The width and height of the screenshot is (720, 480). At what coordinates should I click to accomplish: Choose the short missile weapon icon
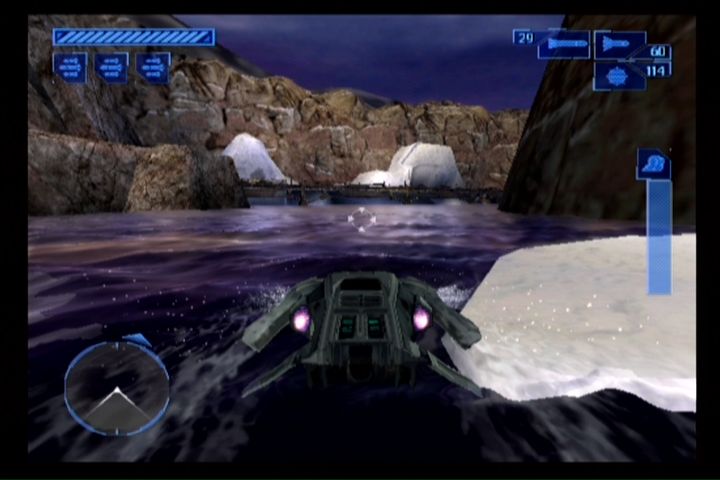point(619,45)
